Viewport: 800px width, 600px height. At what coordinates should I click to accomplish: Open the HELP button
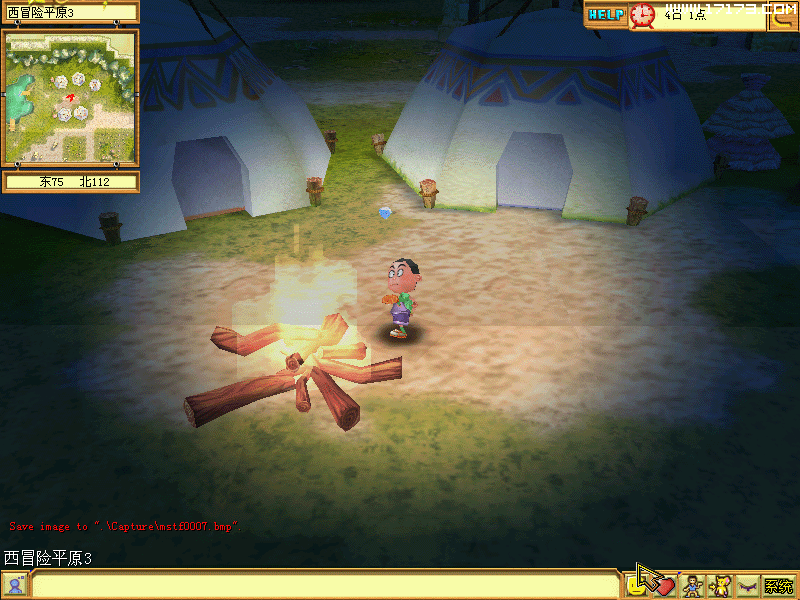pos(606,15)
